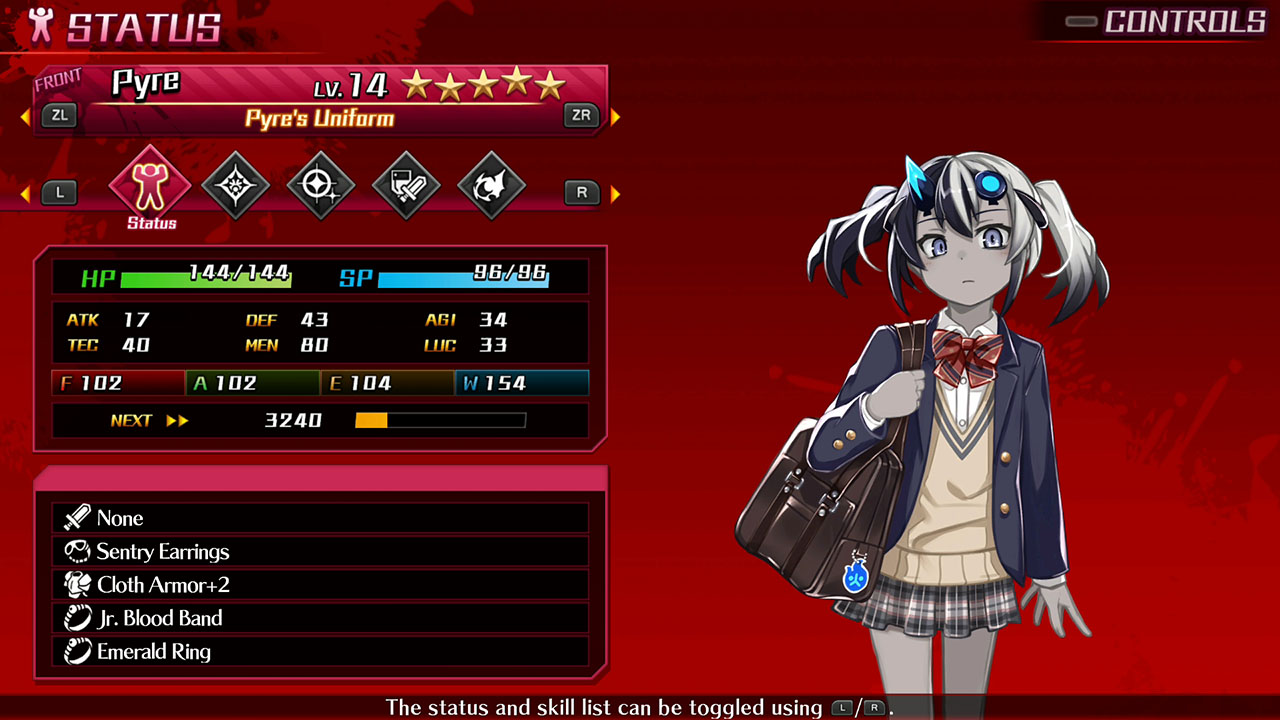Click the L button to switch lists
1280x720 pixels.
59,192
